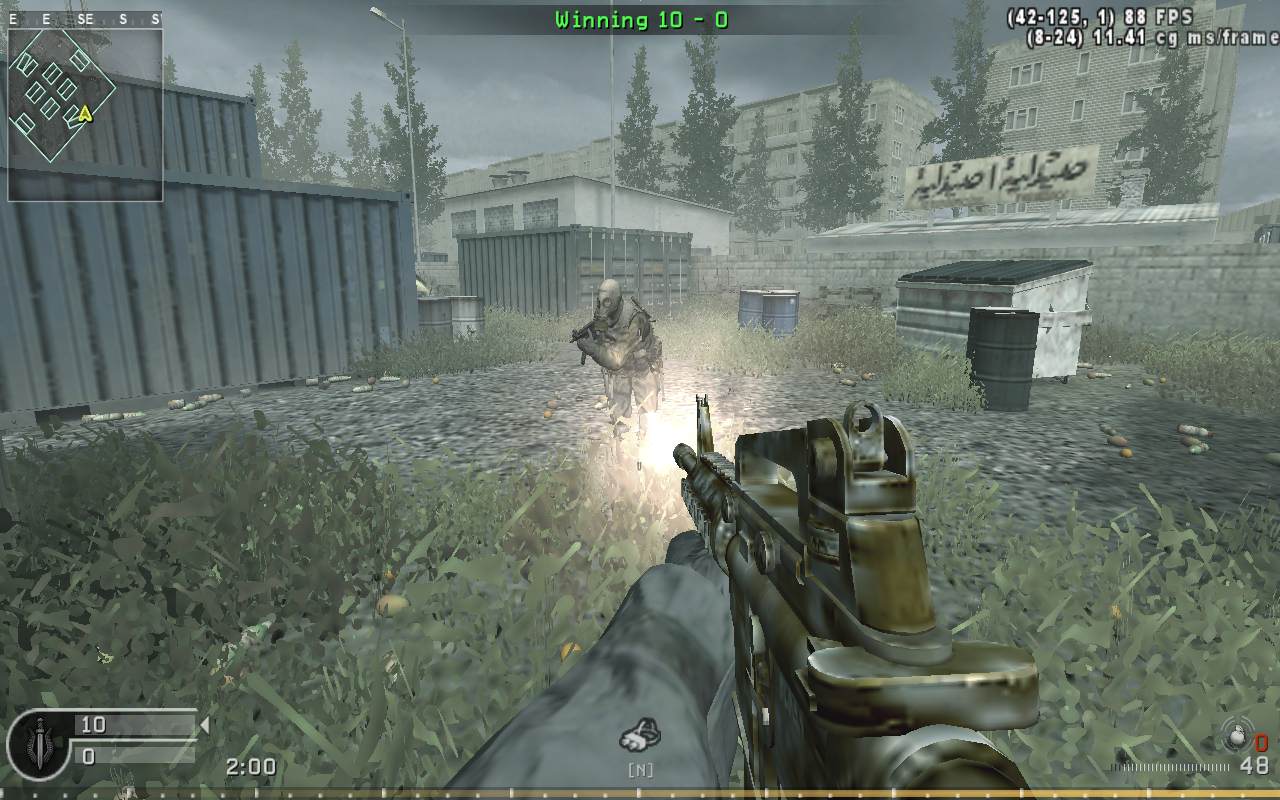This screenshot has height=800, width=1280.
Task: Click the red 0 grenade counter
Action: 1260,742
